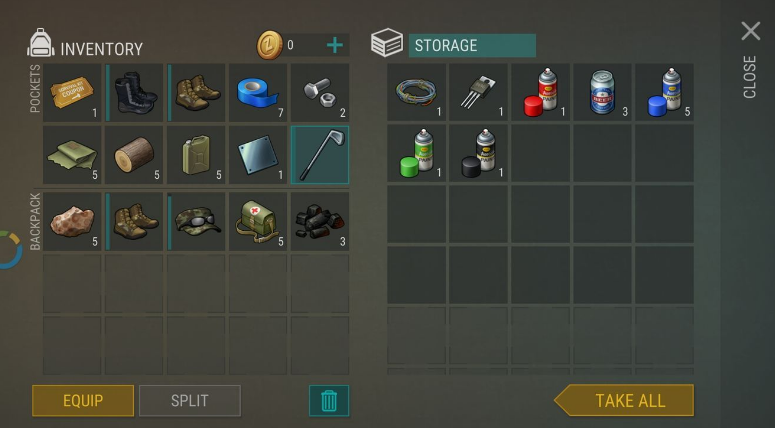This screenshot has width=775, height=428.
Task: Select the metal plate slot
Action: pyautogui.click(x=258, y=154)
